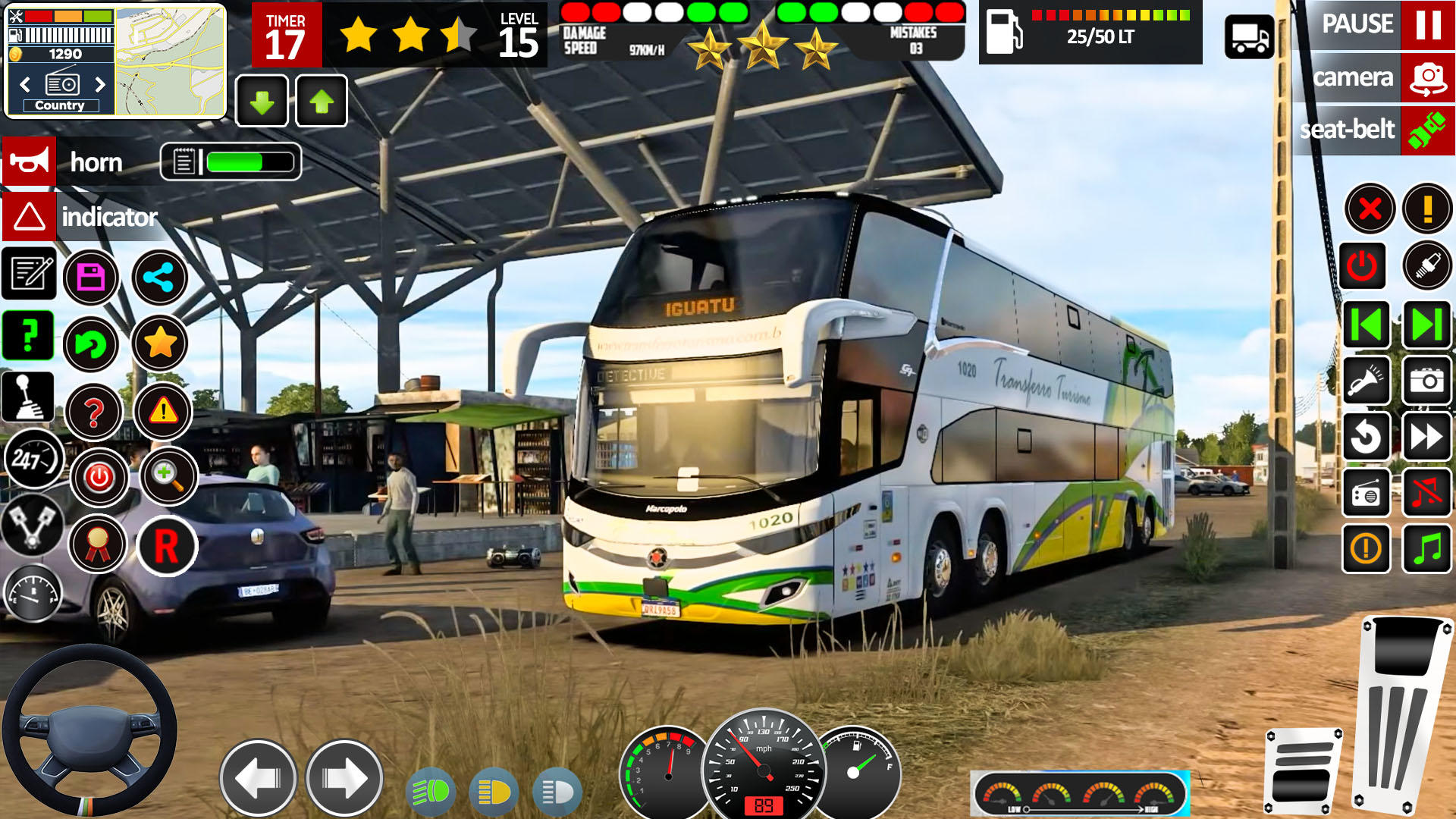Image resolution: width=1456 pixels, height=819 pixels.
Task: Click the red X close button
Action: coord(1370,209)
